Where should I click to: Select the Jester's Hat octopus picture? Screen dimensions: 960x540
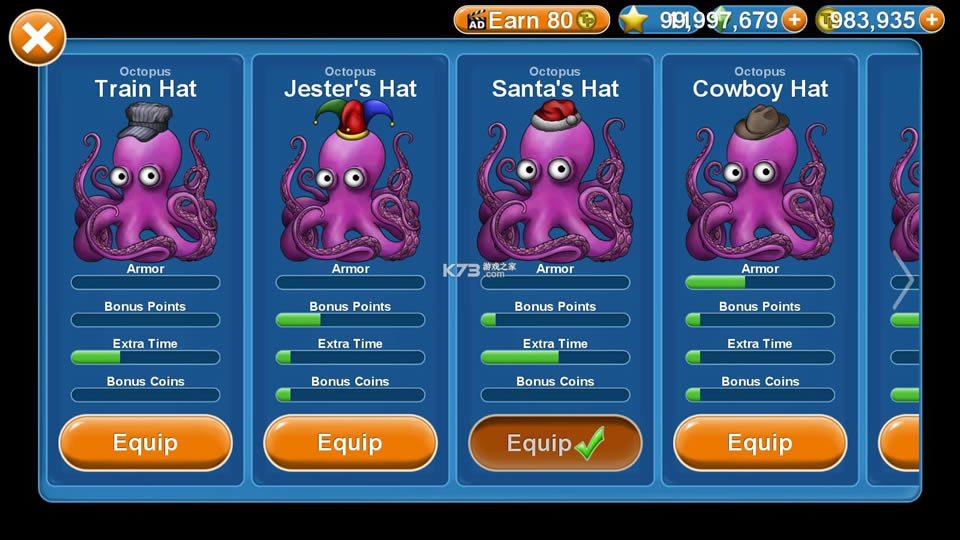(x=350, y=185)
